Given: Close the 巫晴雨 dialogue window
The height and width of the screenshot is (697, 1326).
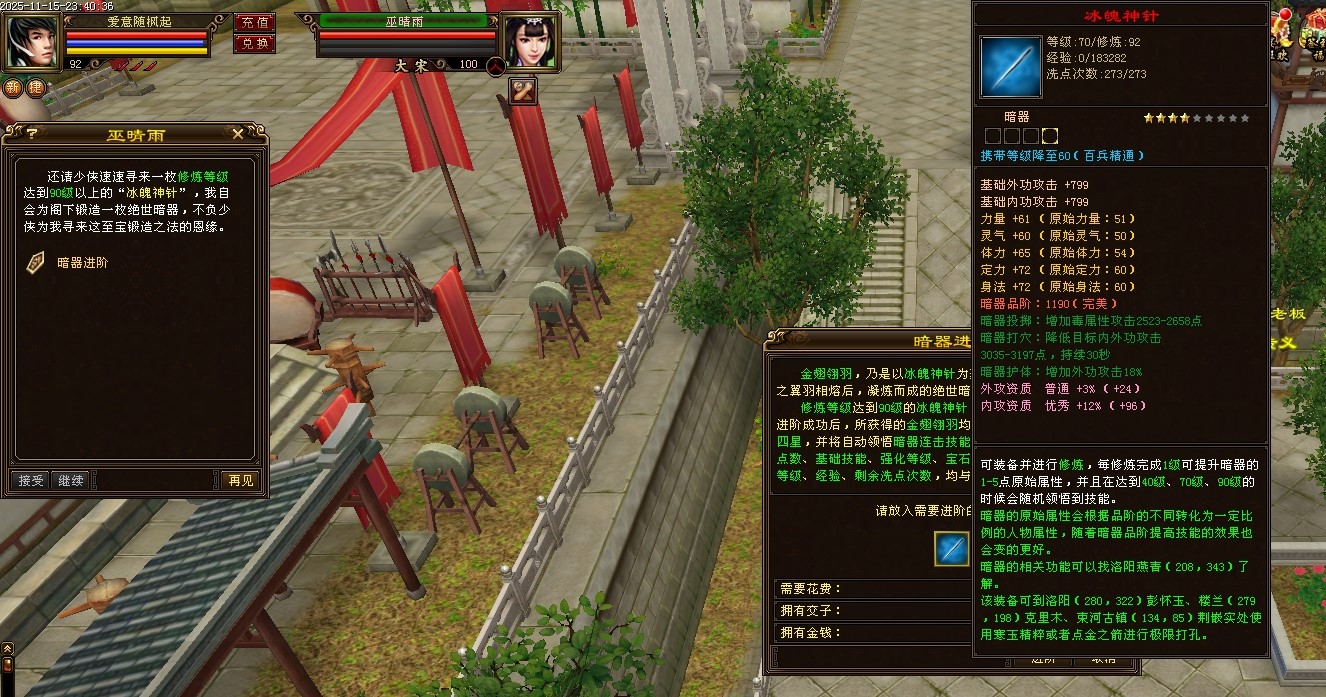Looking at the screenshot, I should pyautogui.click(x=237, y=133).
